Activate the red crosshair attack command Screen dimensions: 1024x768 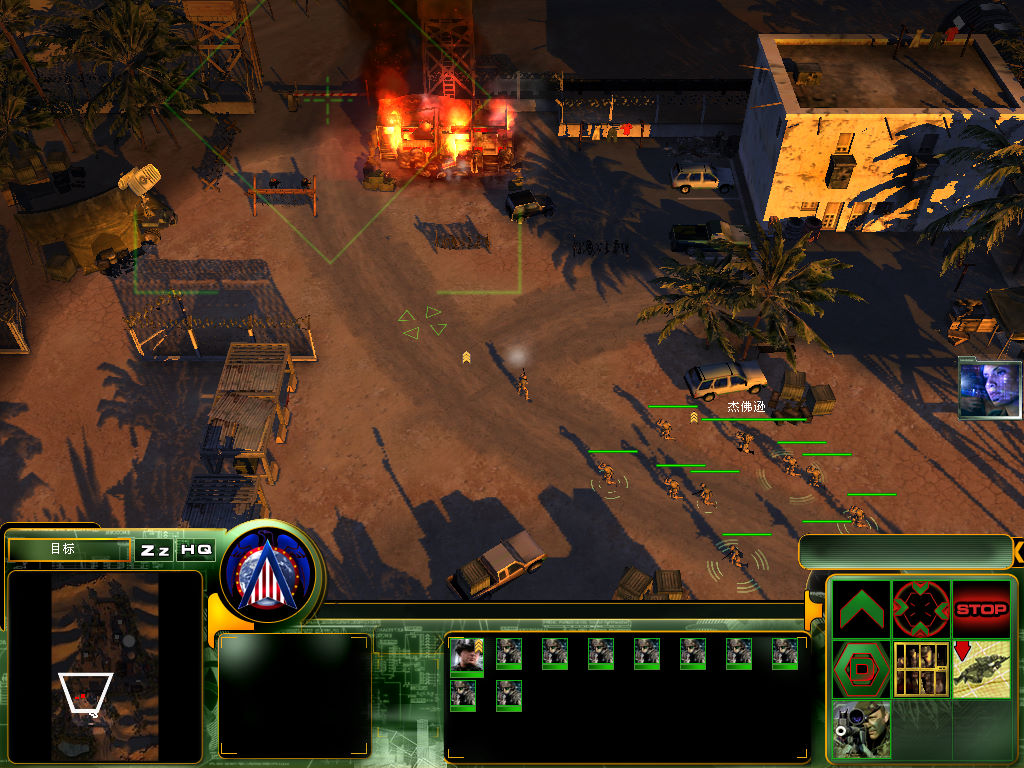[921, 609]
